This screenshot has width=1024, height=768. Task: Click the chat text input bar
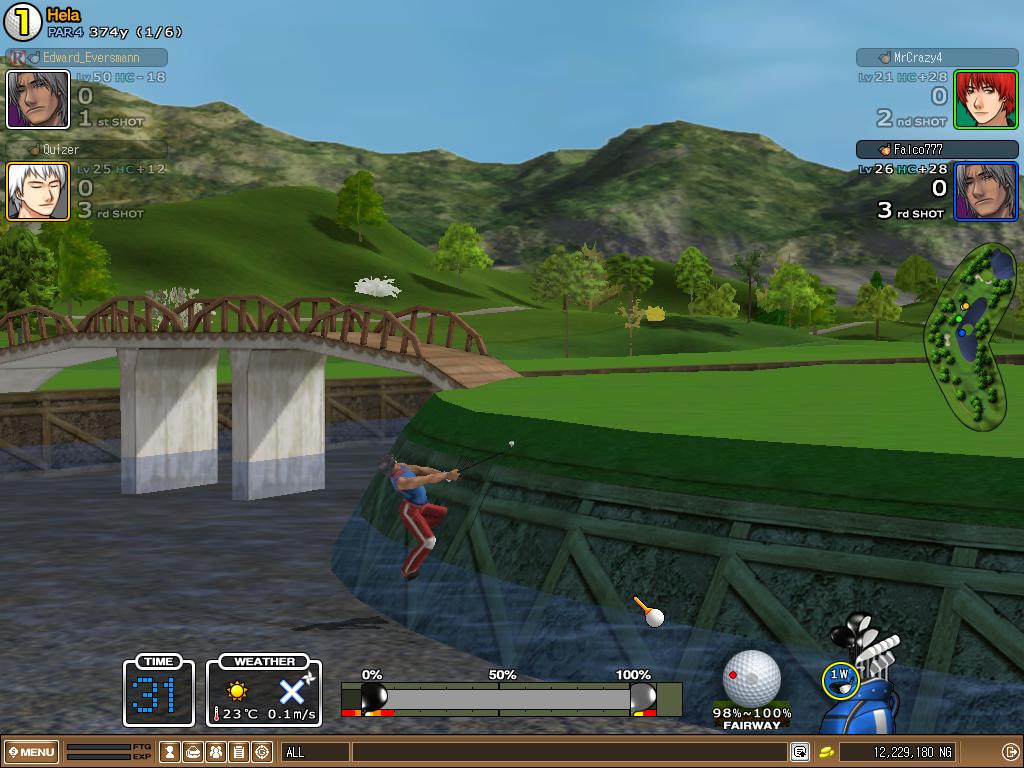point(568,752)
